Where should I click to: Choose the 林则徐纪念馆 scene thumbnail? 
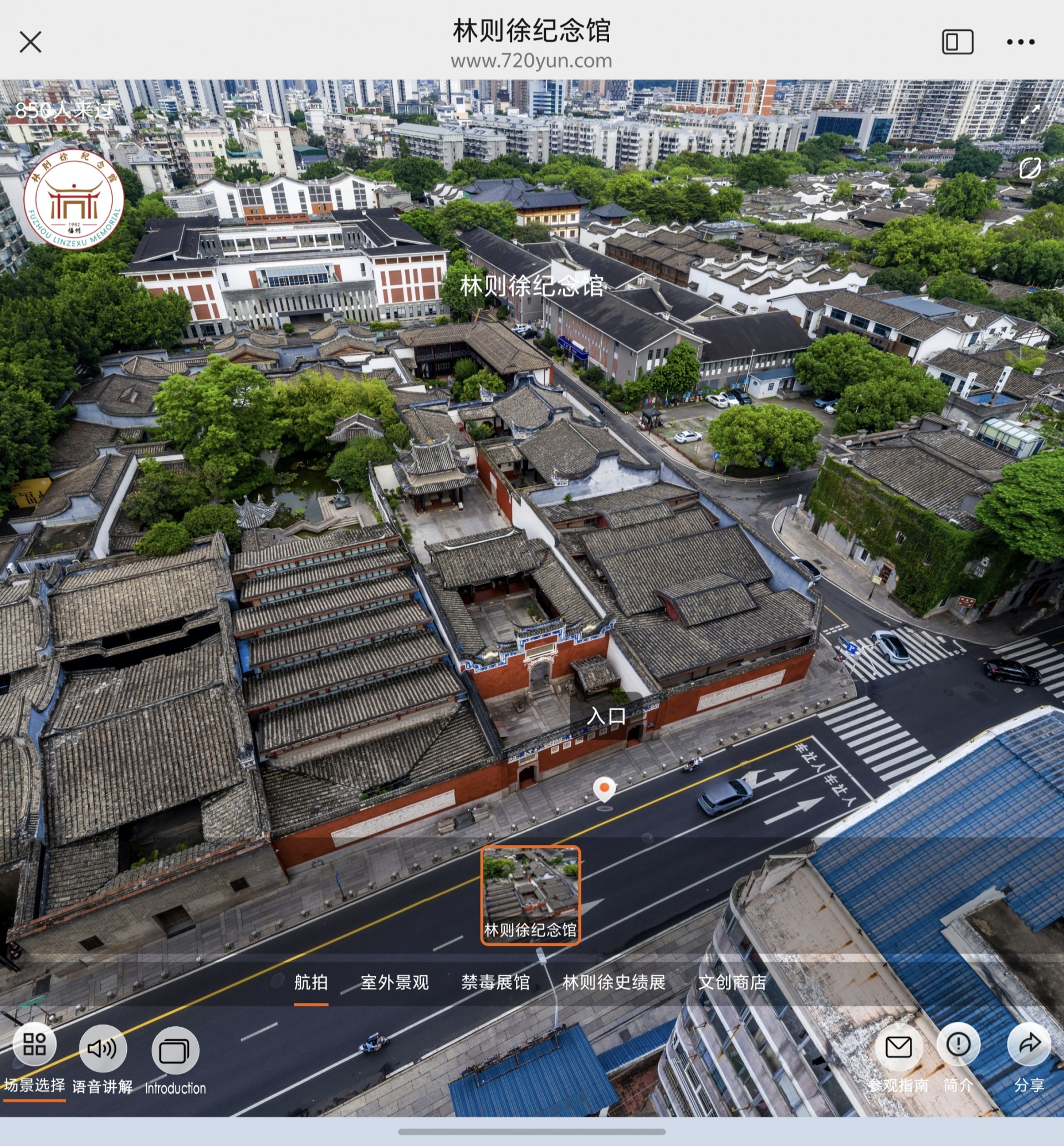(530, 895)
